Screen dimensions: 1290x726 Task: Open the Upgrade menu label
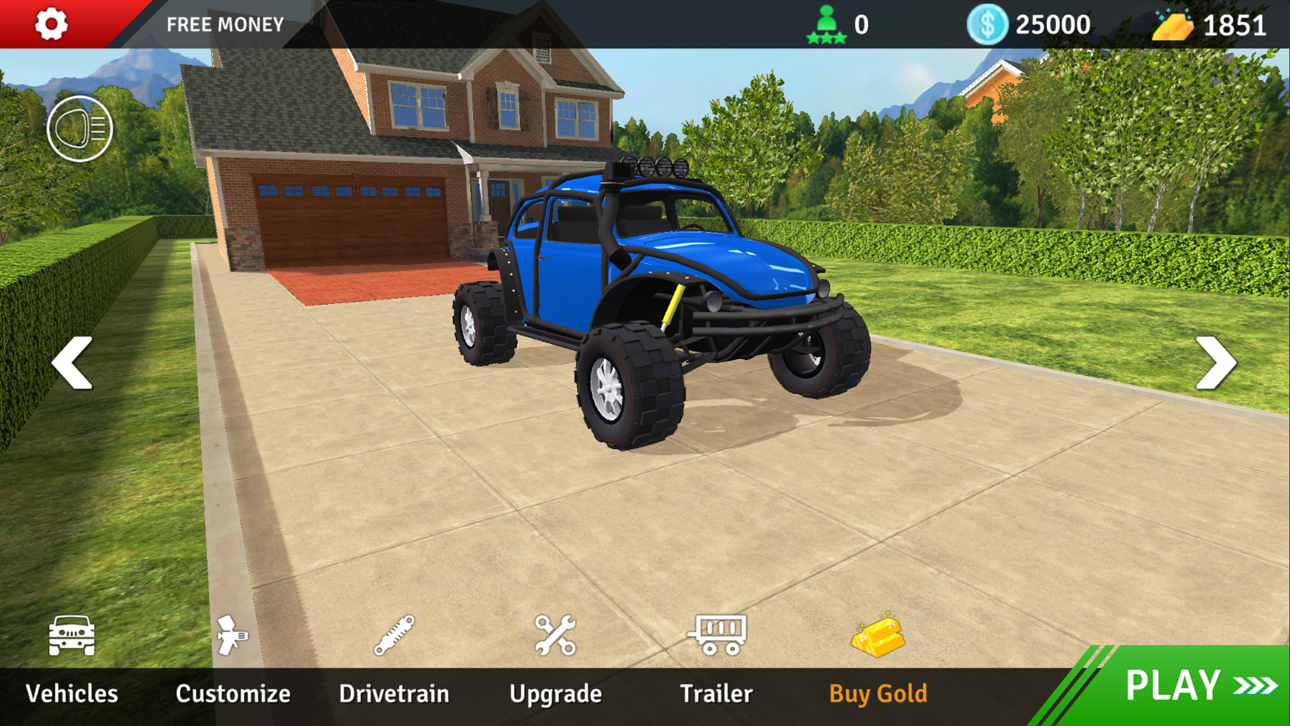[x=555, y=692]
